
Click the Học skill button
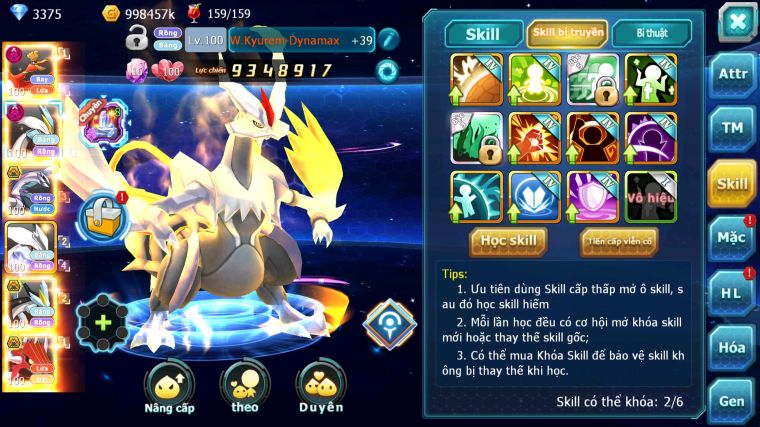[509, 241]
